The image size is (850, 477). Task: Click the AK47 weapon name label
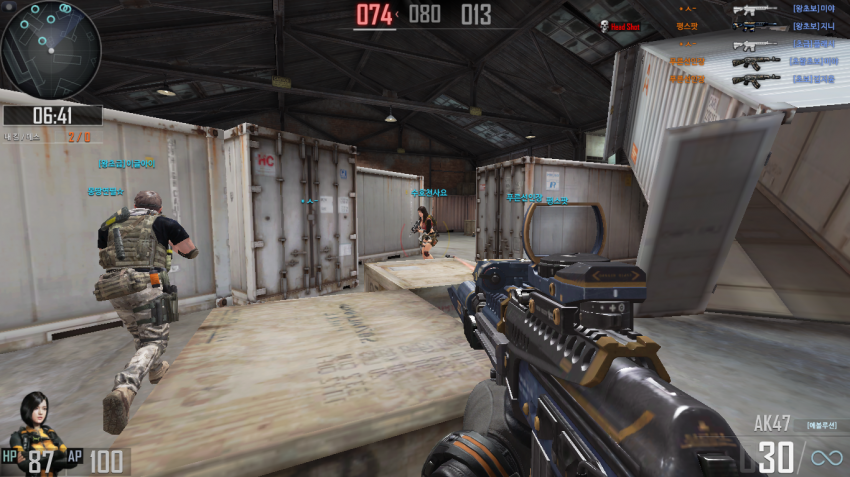[775, 424]
